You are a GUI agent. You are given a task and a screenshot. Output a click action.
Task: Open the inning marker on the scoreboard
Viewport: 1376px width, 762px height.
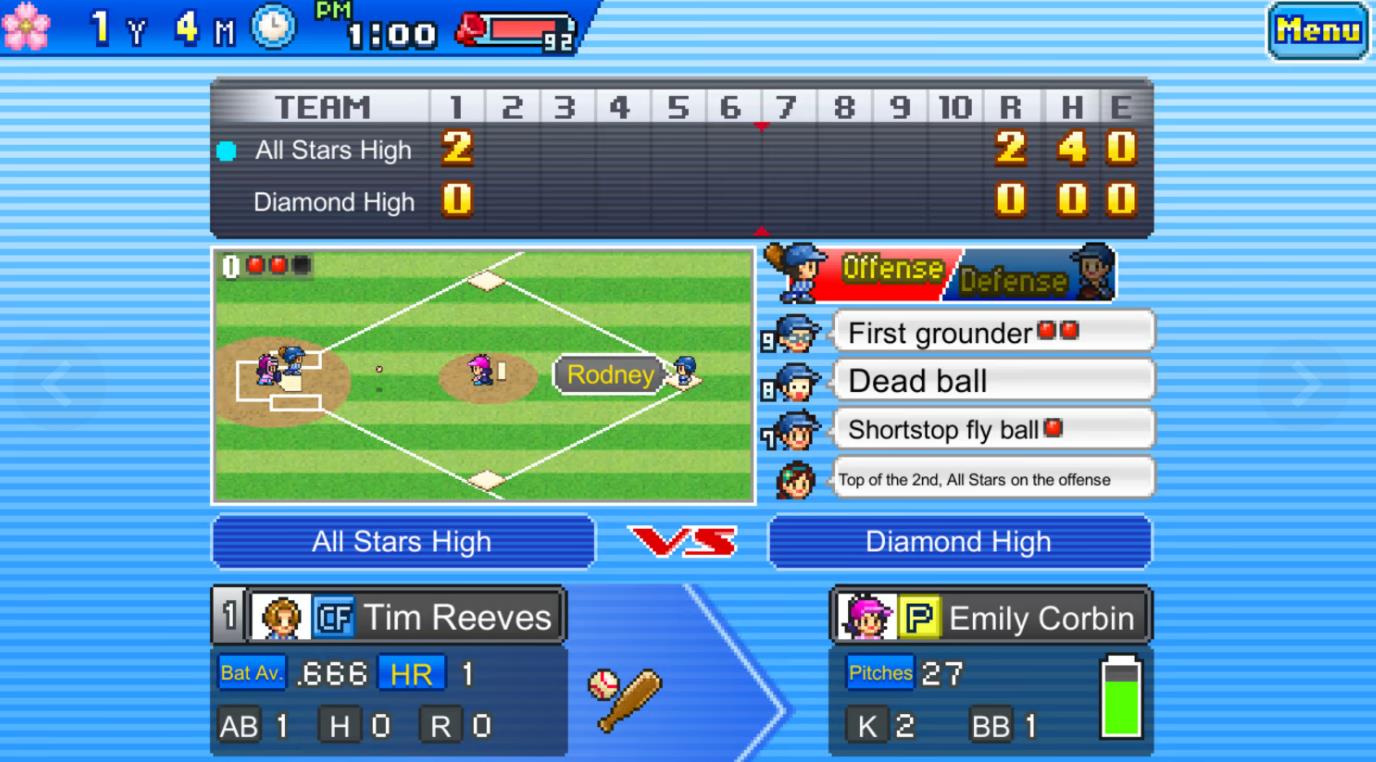pos(759,126)
